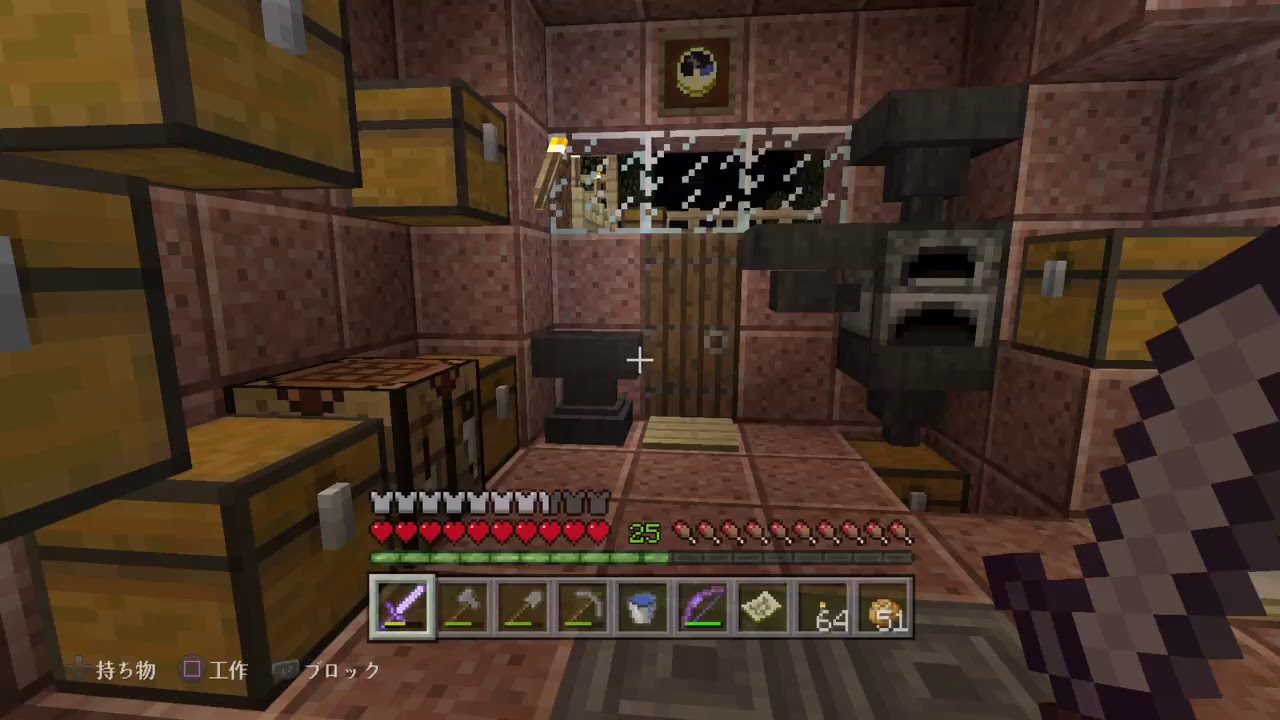The width and height of the screenshot is (1280, 720).
Task: Select the stack of 64 arrows
Action: 823,605
